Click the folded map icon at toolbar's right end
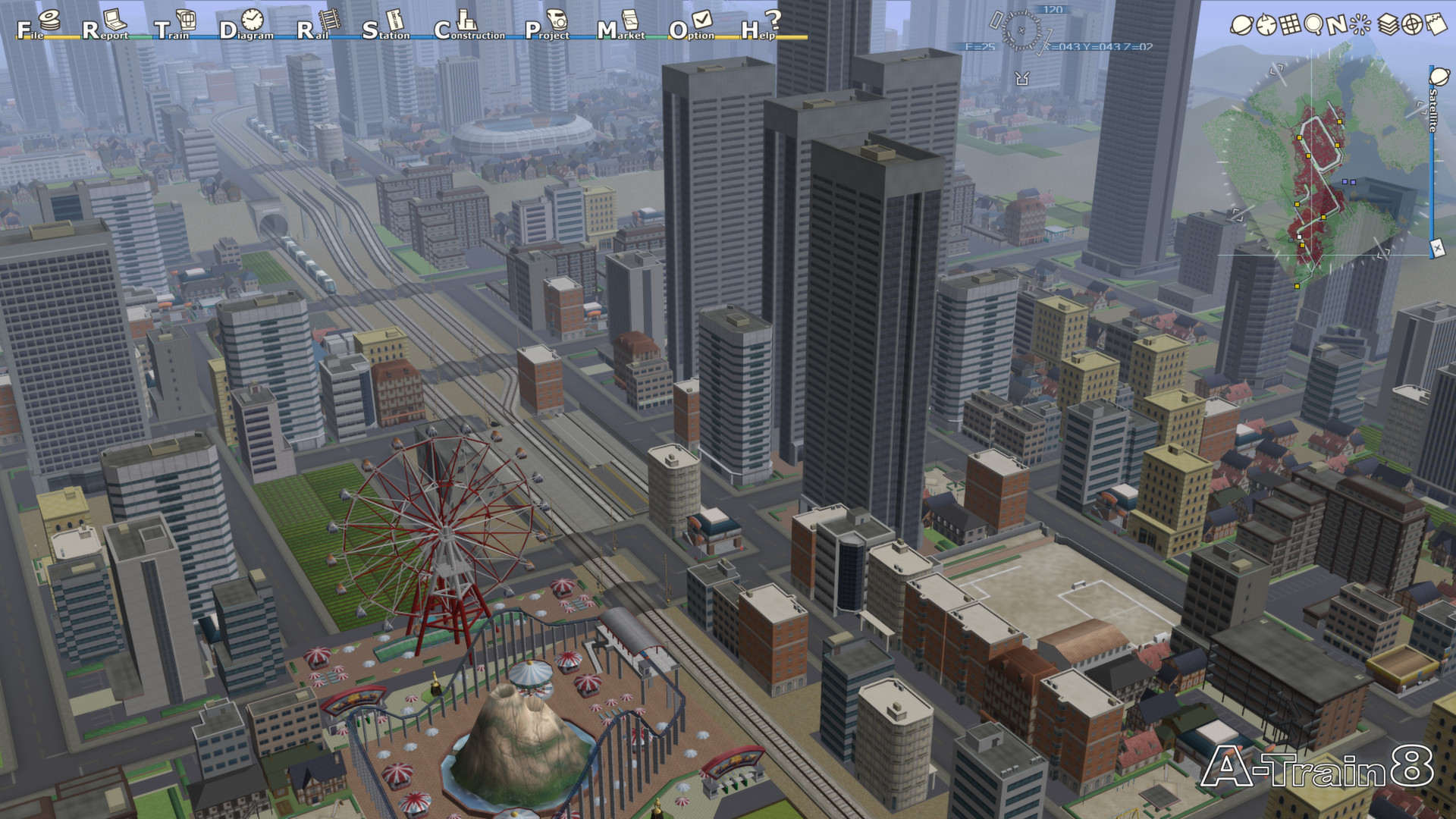This screenshot has height=819, width=1456. (1437, 24)
